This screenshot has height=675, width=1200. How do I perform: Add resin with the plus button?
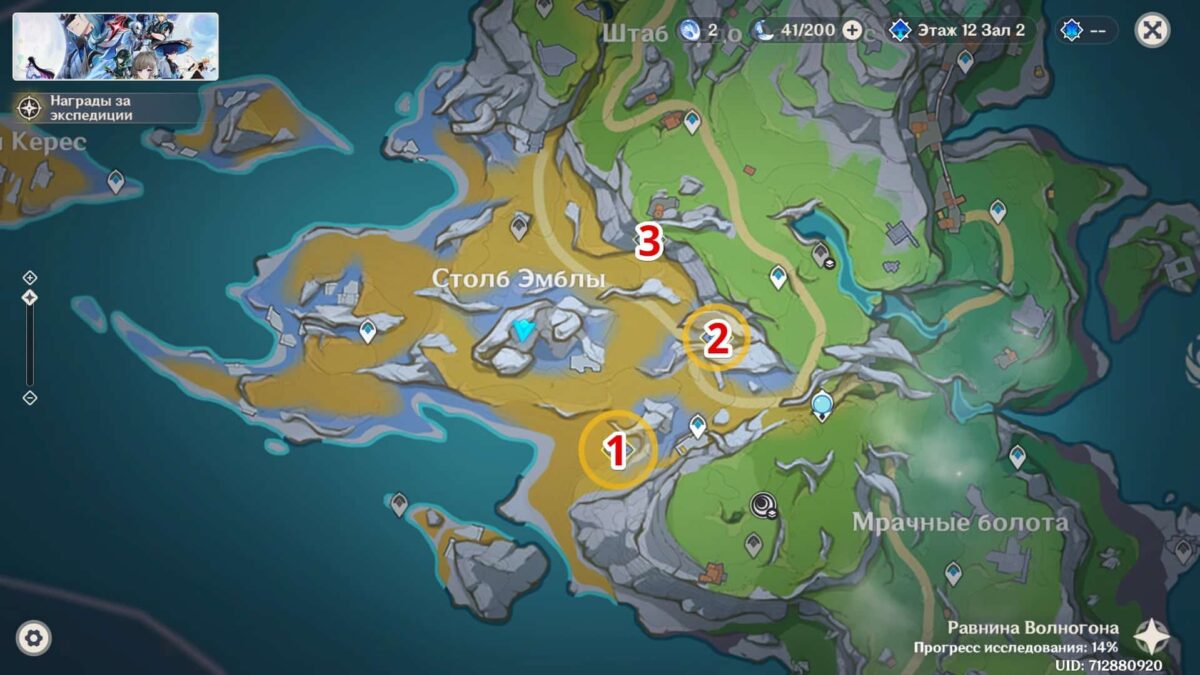point(852,31)
